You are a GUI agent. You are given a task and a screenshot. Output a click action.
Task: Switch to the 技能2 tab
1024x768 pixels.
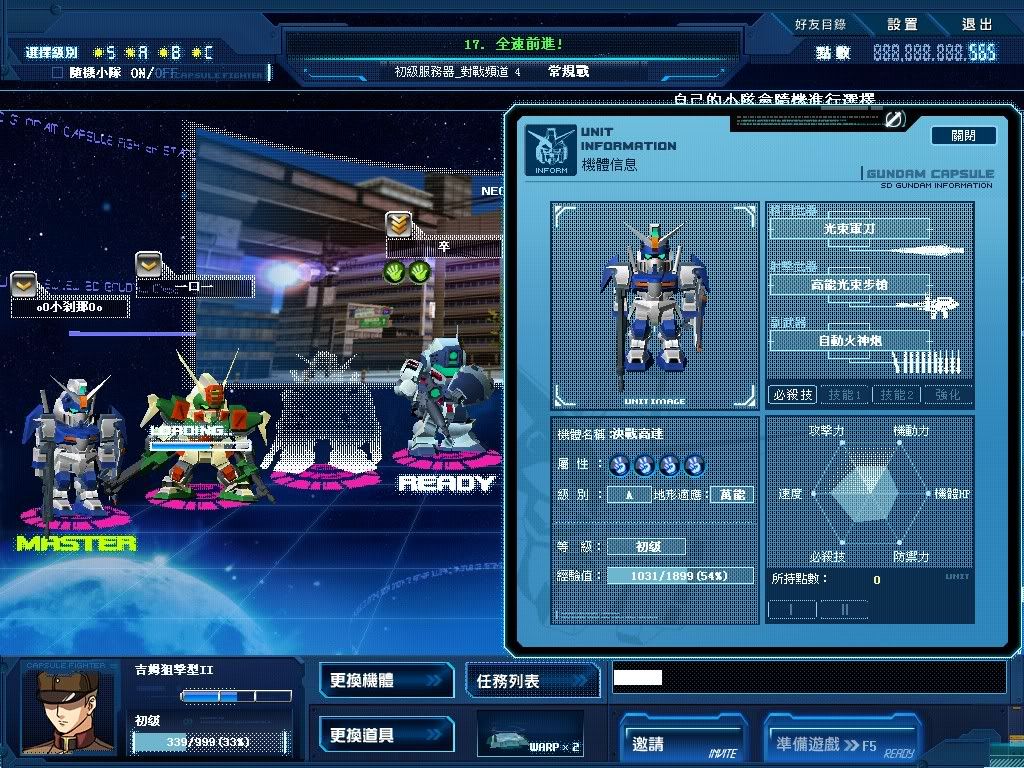(x=896, y=395)
